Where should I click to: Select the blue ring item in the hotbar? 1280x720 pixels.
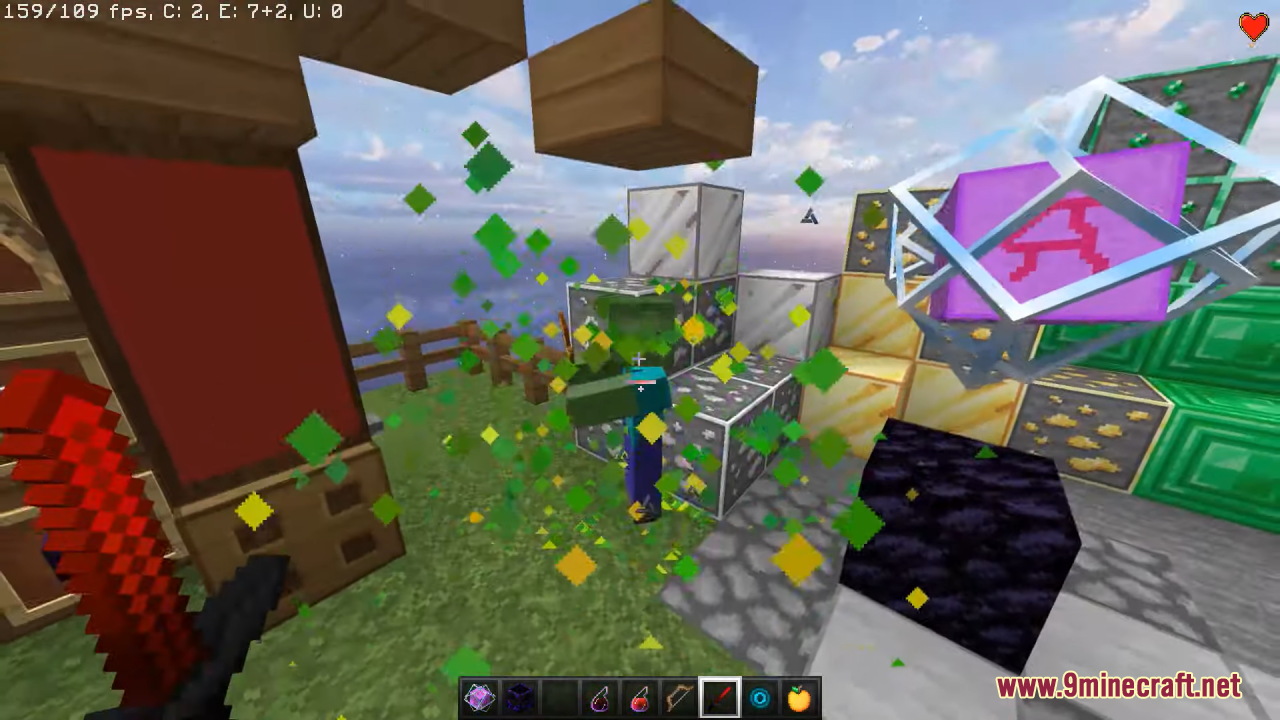coord(760,697)
